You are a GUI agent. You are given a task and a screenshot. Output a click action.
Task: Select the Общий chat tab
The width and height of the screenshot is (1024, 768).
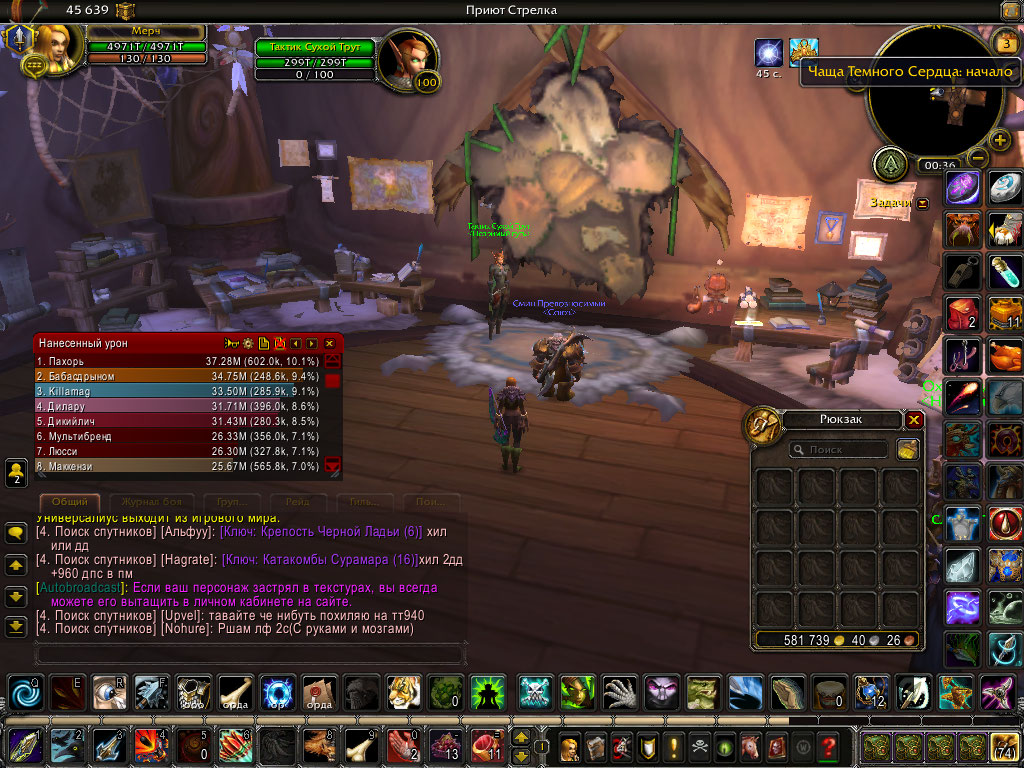pyautogui.click(x=69, y=501)
